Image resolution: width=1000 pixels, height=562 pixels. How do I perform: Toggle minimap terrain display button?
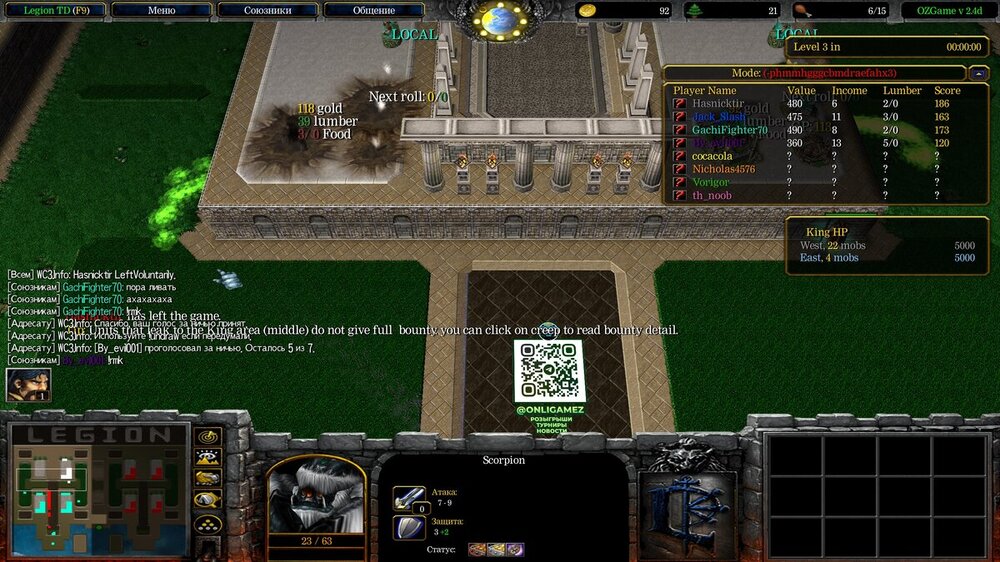(x=208, y=458)
